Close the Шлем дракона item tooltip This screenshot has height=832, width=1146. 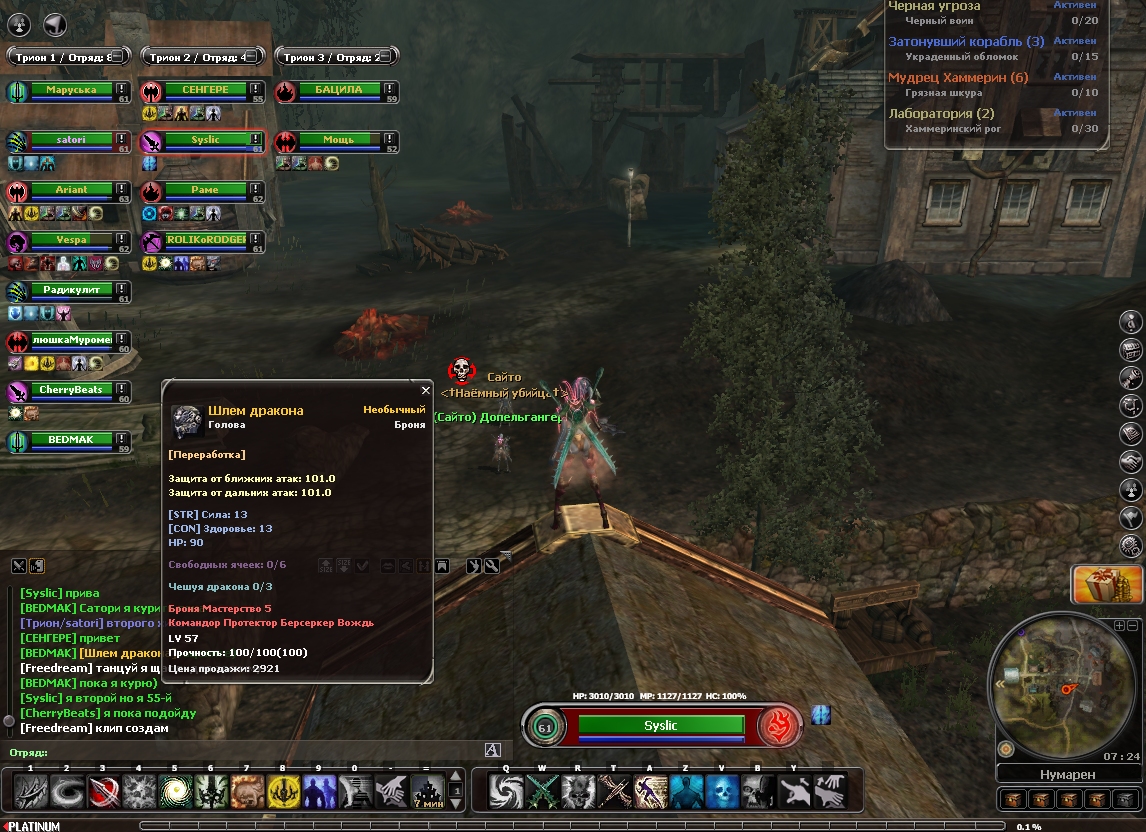click(425, 391)
